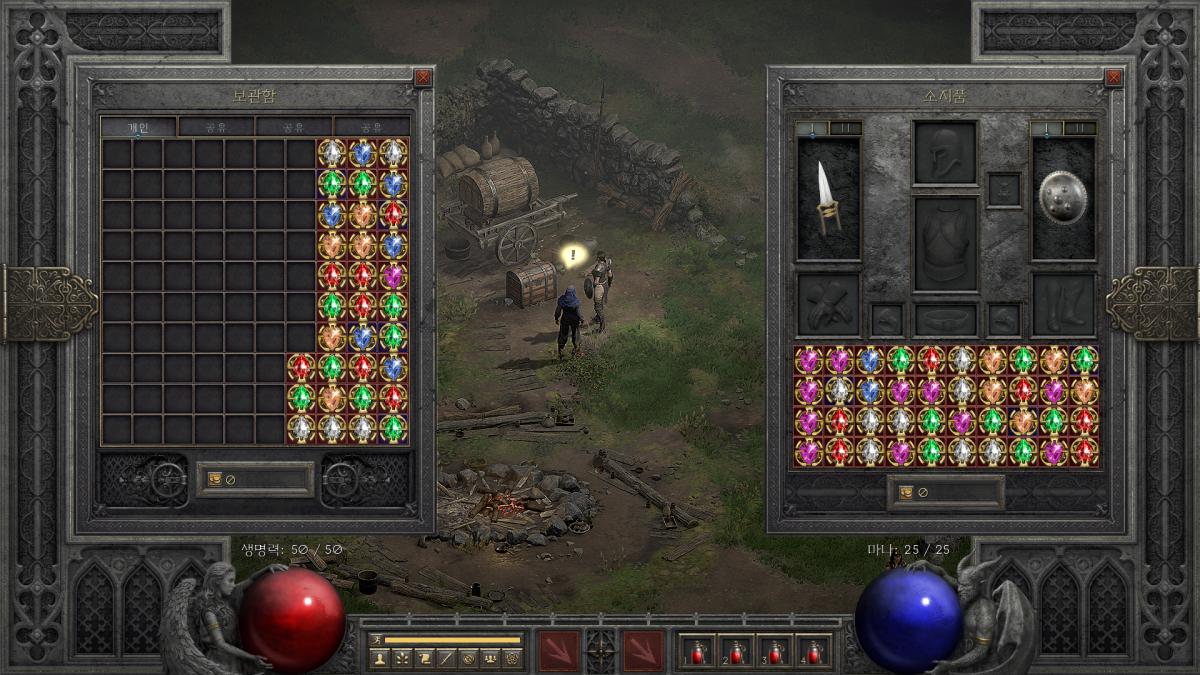
Task: Click the stash gold withdraw button
Action: point(215,479)
